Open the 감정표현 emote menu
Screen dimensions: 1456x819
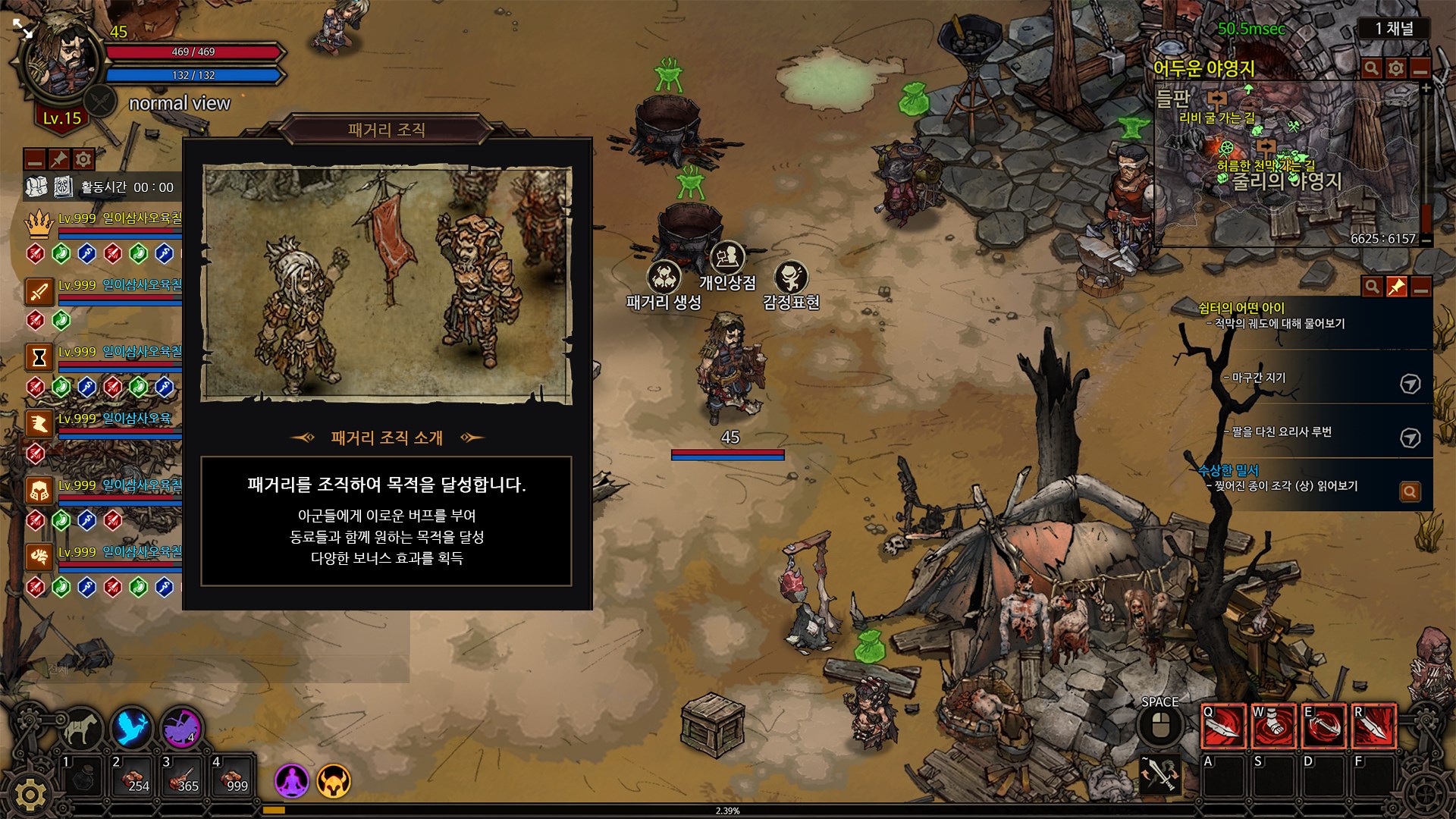(x=791, y=278)
